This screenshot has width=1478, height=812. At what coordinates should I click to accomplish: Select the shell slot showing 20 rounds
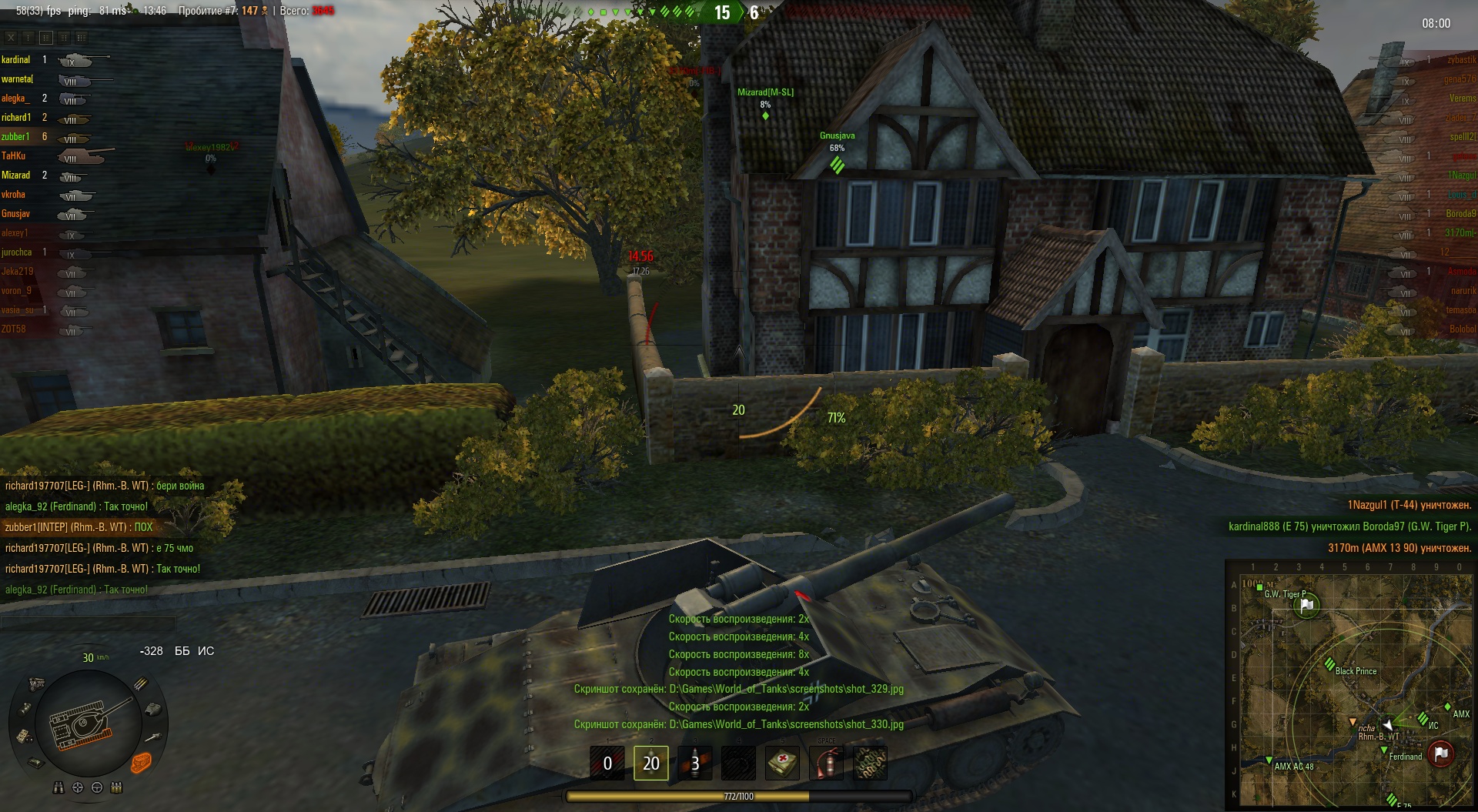point(650,763)
